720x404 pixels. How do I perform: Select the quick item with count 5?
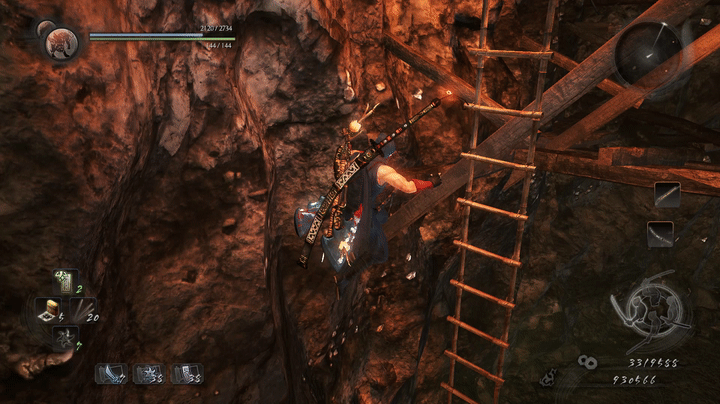(x=48, y=310)
